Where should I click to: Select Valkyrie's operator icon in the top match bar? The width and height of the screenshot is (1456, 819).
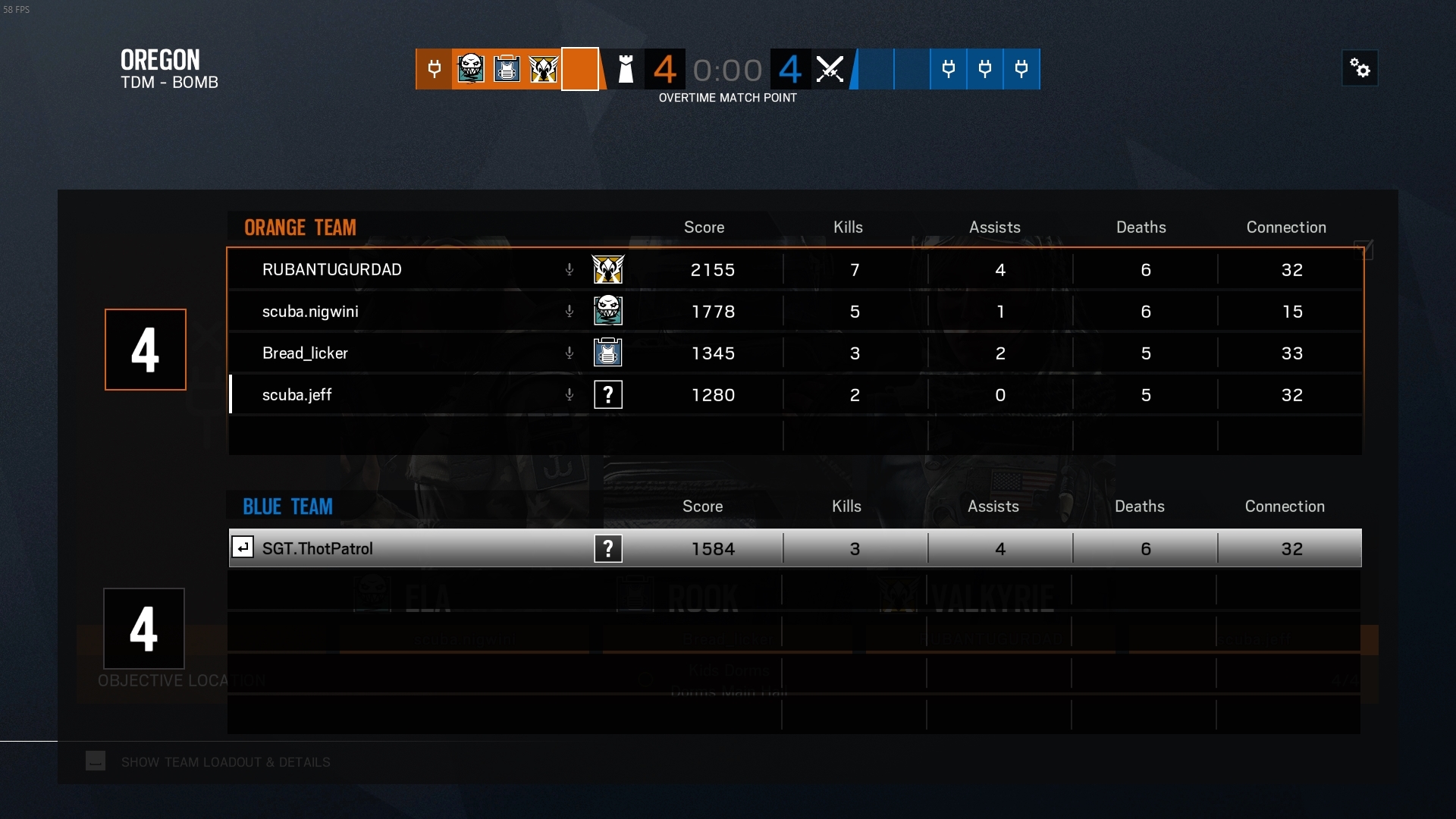pos(544,68)
